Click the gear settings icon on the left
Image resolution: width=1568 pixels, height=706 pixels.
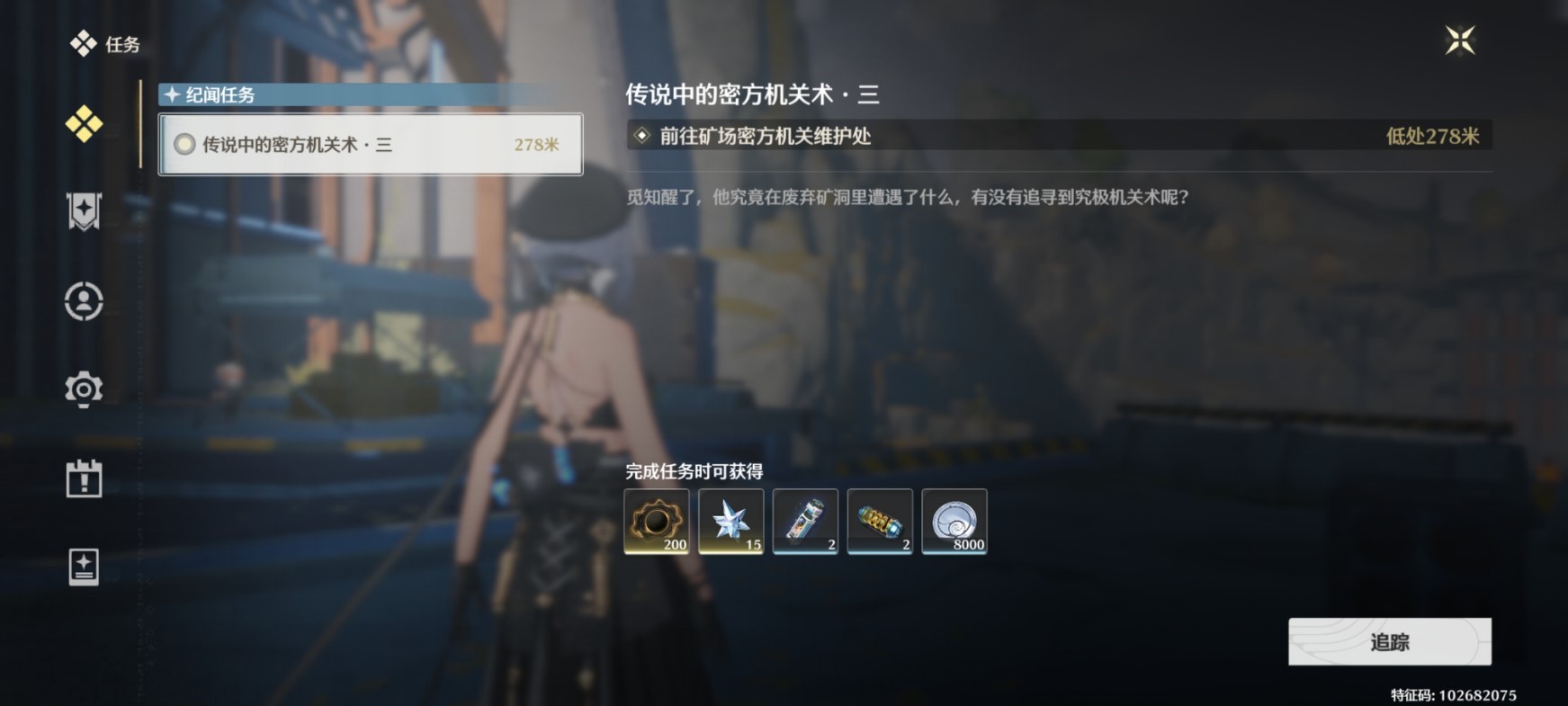tap(84, 389)
